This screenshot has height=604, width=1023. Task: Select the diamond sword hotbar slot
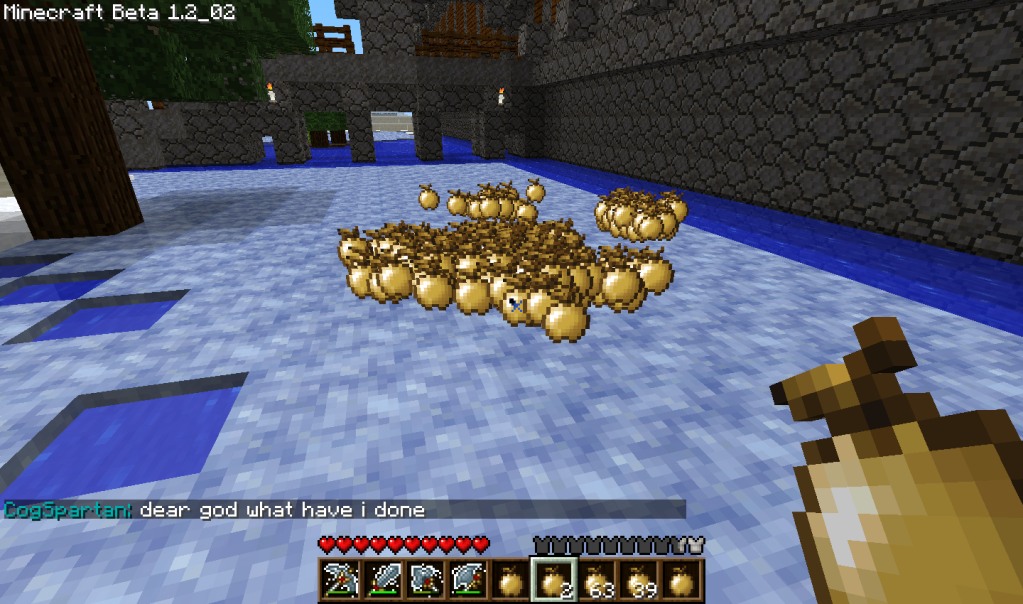[381, 580]
